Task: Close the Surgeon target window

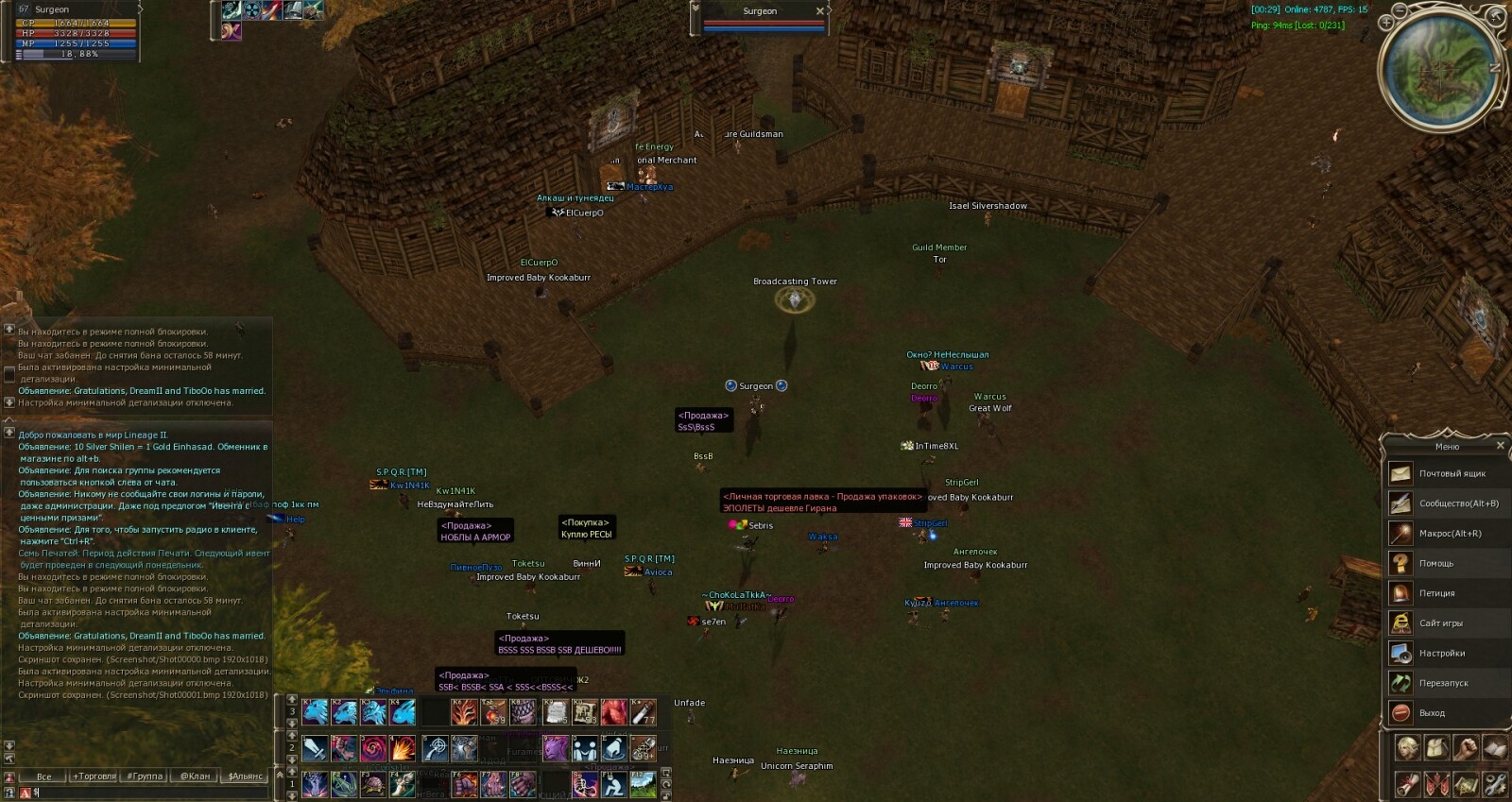Action: tap(819, 11)
